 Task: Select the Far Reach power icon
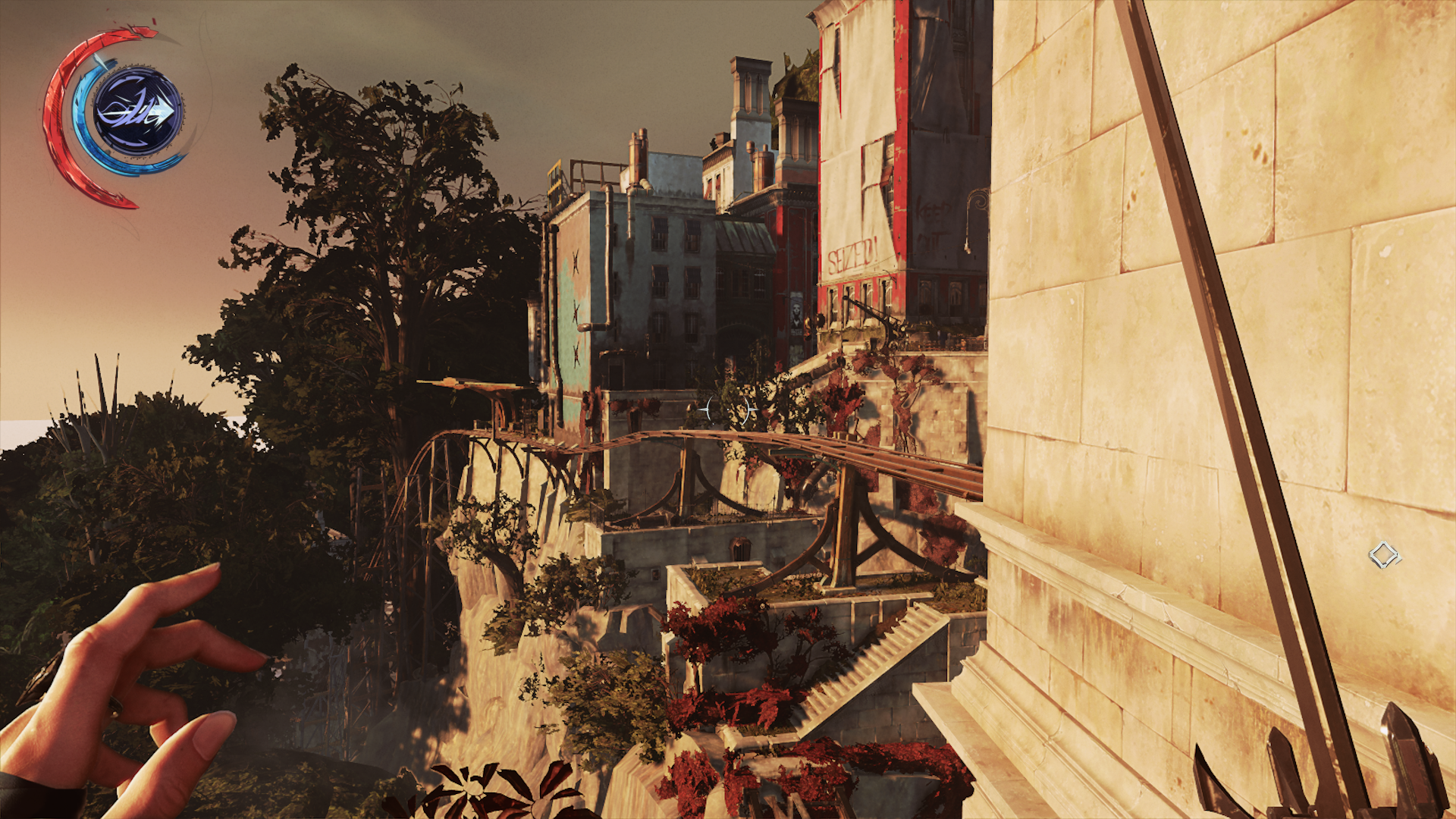click(138, 112)
